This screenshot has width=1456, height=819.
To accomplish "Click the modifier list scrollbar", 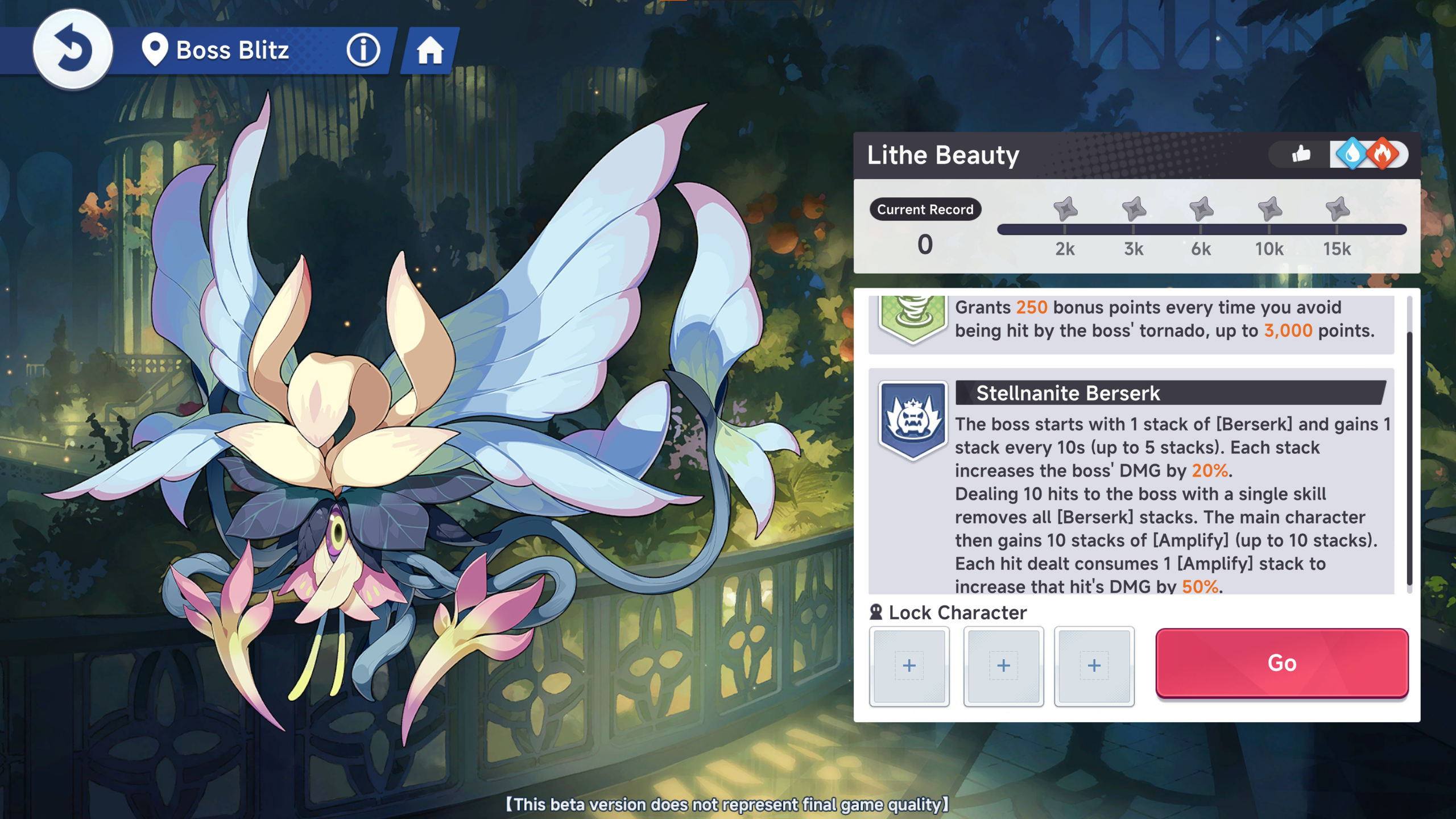I will [1409, 455].
